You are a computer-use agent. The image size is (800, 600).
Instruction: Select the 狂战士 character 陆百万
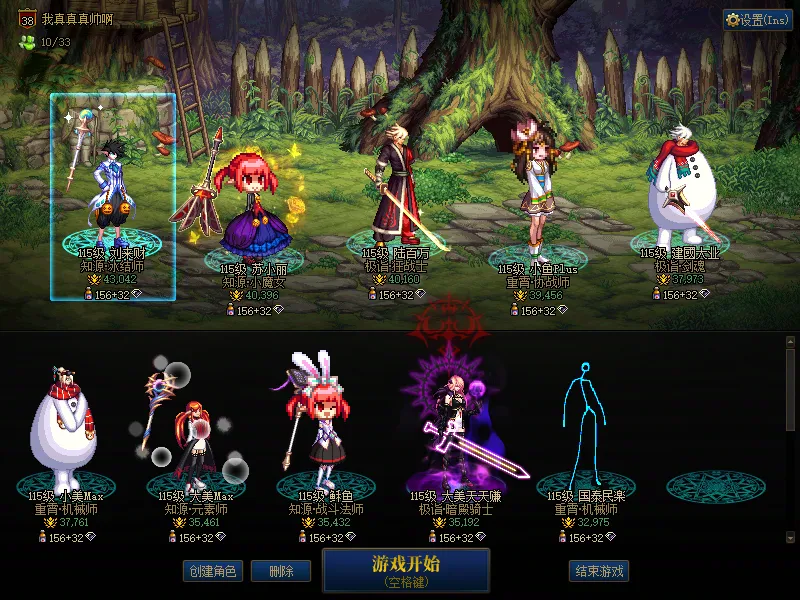[x=395, y=195]
